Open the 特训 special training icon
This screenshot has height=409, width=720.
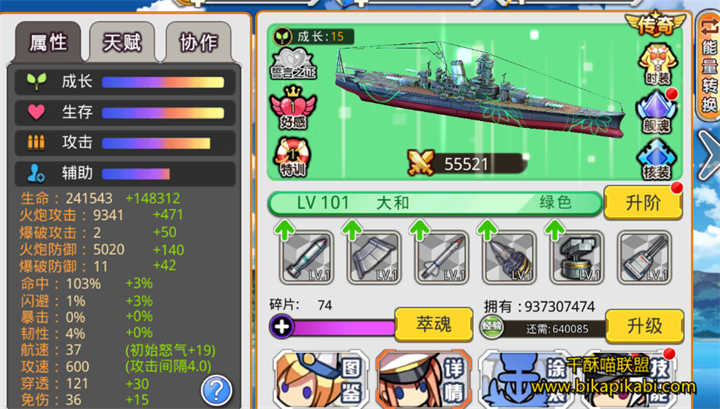point(293,155)
